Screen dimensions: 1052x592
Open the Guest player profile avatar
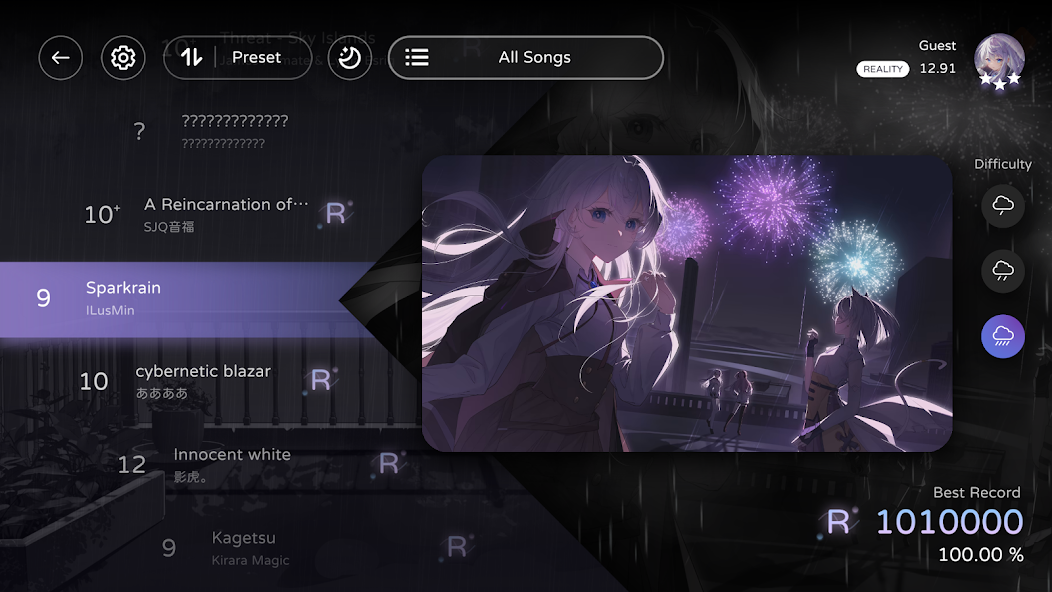point(999,62)
